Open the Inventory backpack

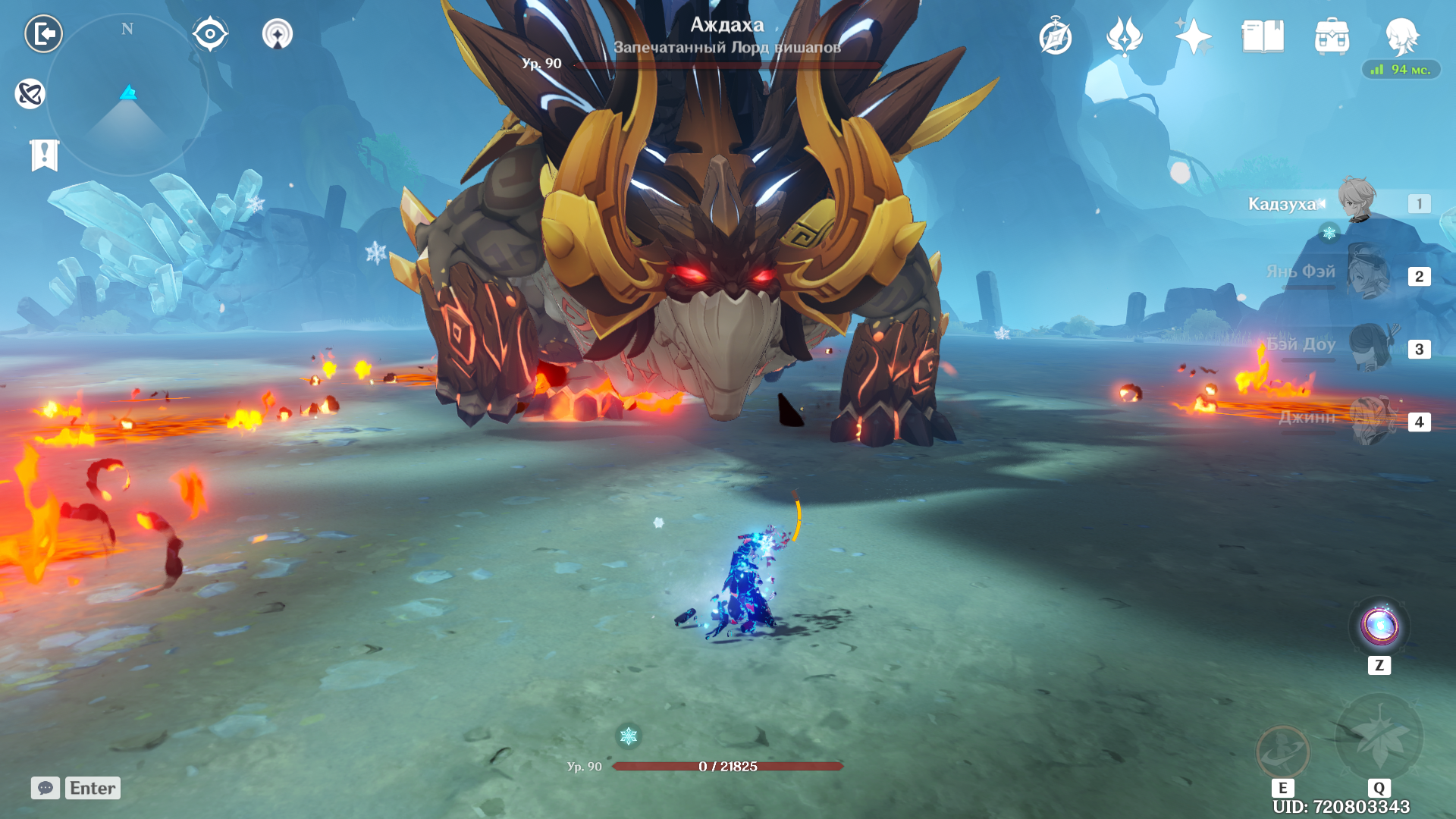point(1332,36)
